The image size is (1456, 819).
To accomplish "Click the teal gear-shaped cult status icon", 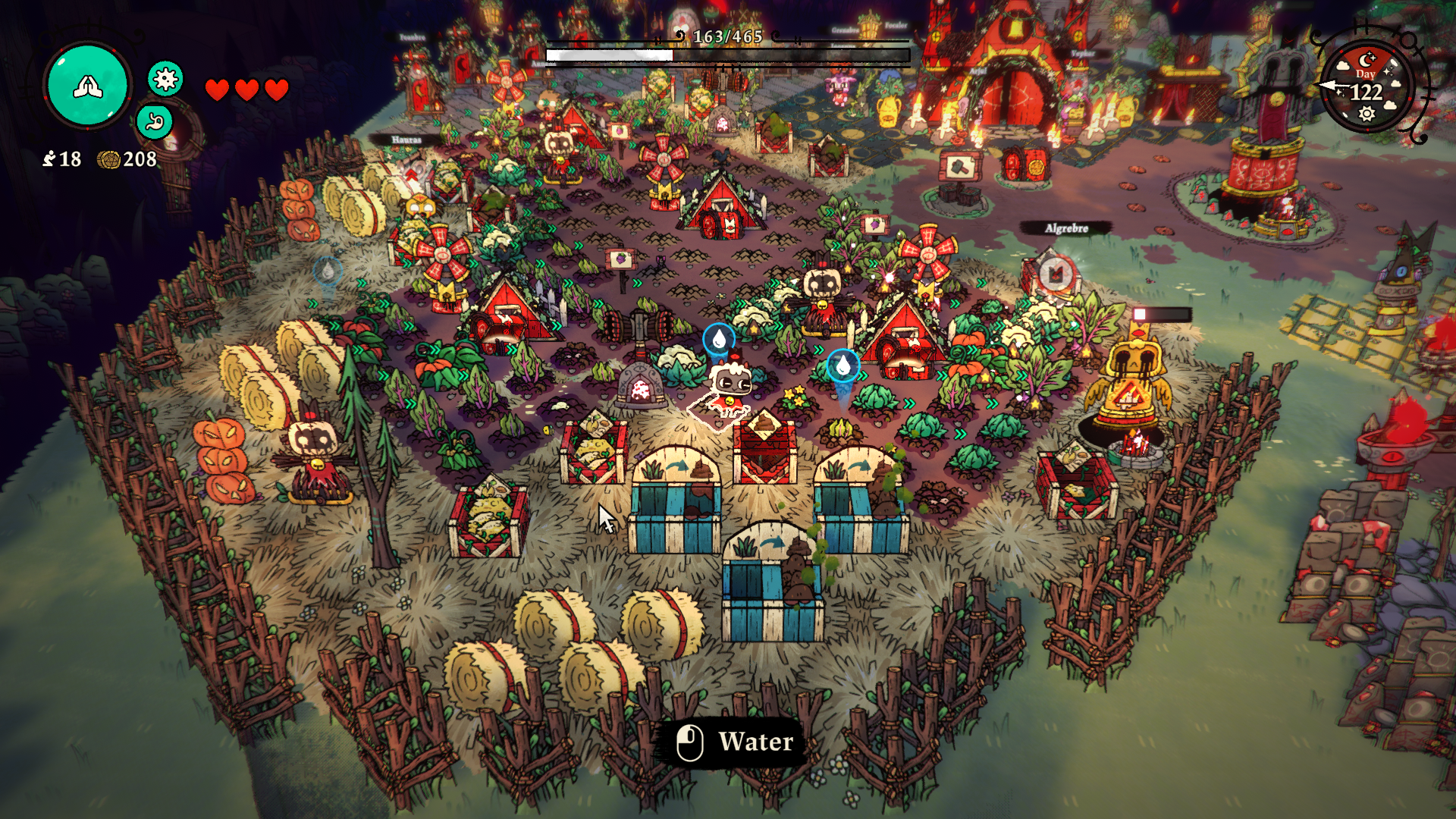I will [165, 78].
